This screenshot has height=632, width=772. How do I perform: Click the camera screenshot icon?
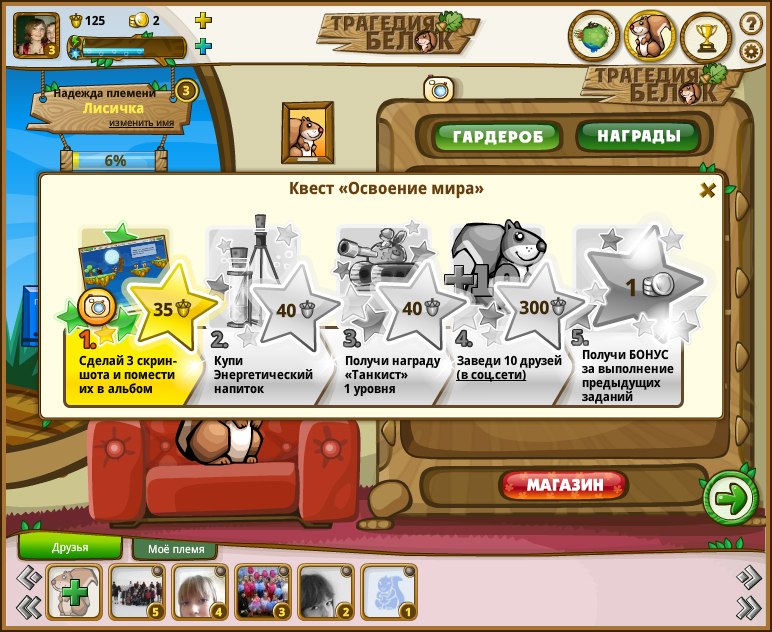(x=438, y=89)
